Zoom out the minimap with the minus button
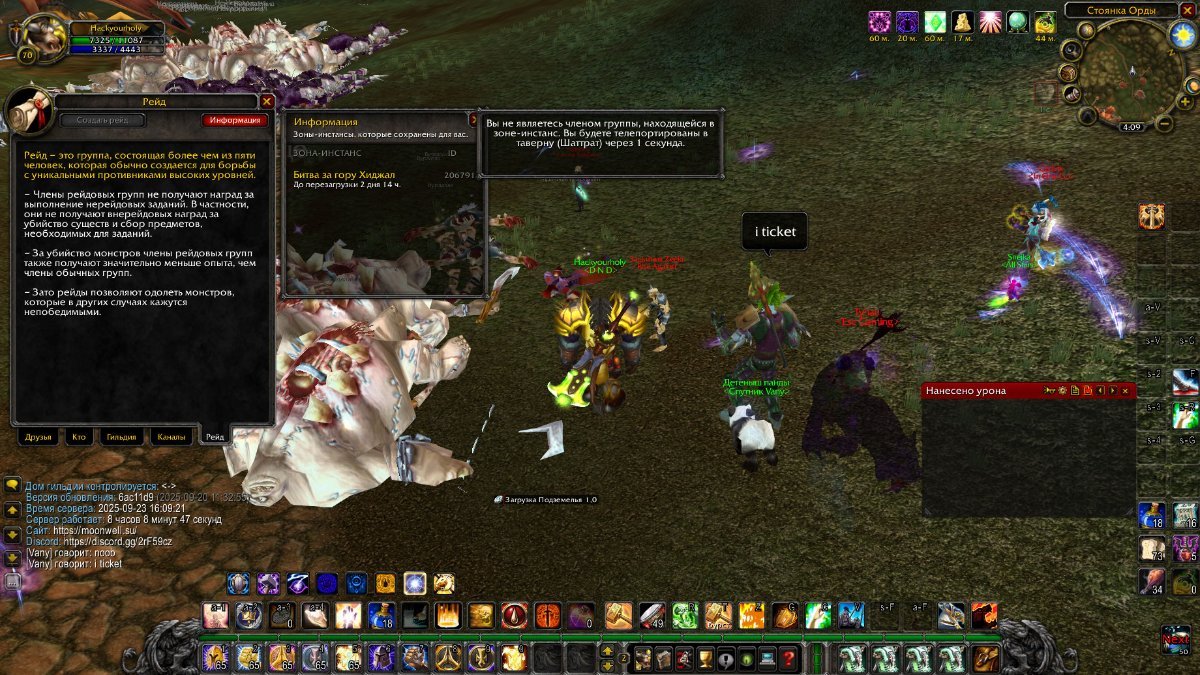This screenshot has height=675, width=1200. point(1164,125)
